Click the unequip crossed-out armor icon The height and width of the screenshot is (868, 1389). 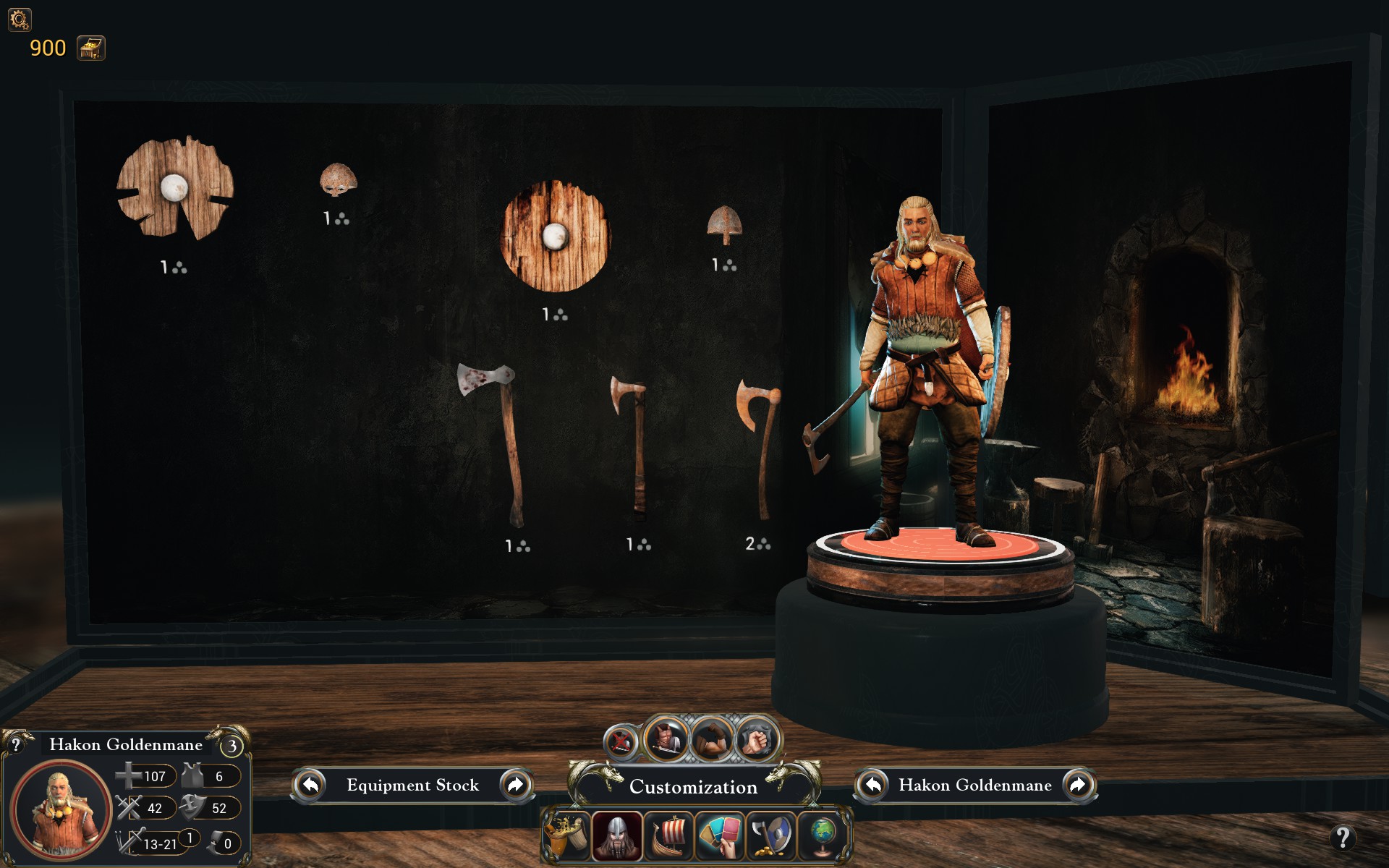tap(621, 741)
